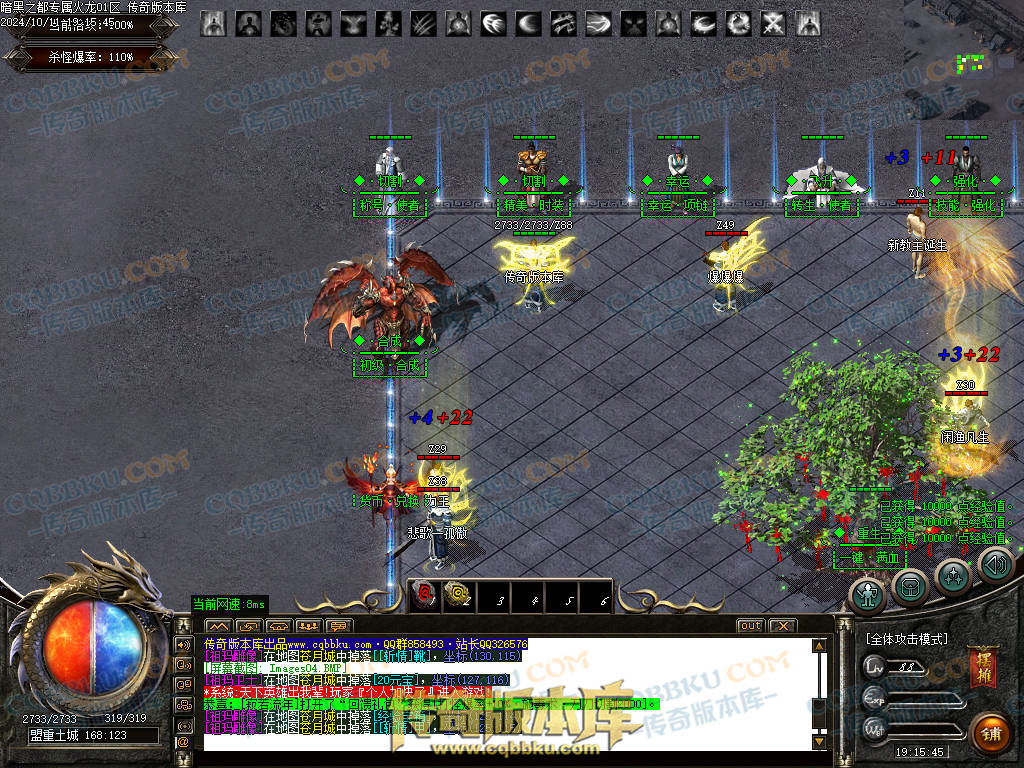This screenshot has height=768, width=1024.
Task: Click the orange 铺 shop button
Action: (991, 734)
